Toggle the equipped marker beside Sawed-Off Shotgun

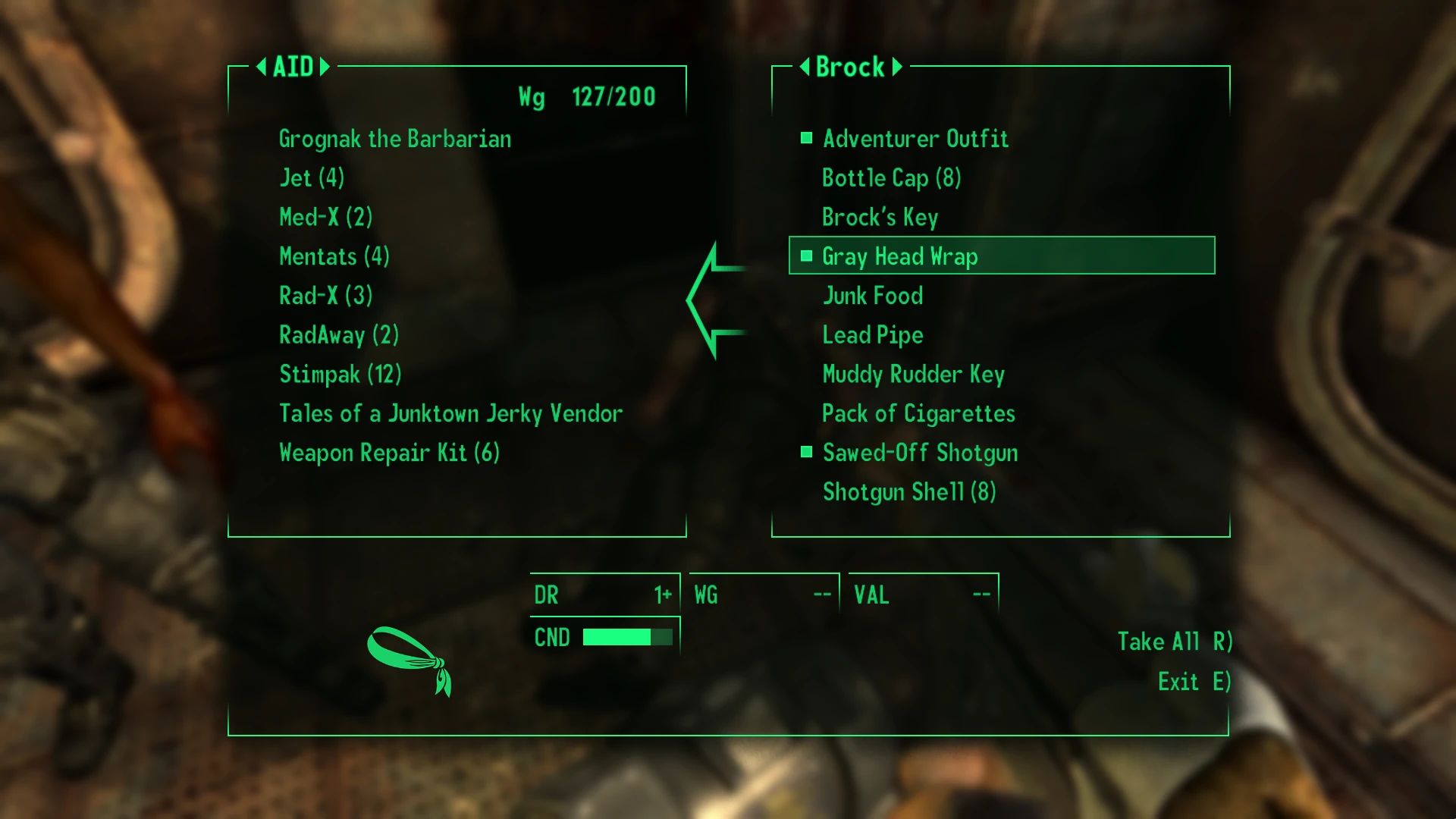tap(805, 452)
